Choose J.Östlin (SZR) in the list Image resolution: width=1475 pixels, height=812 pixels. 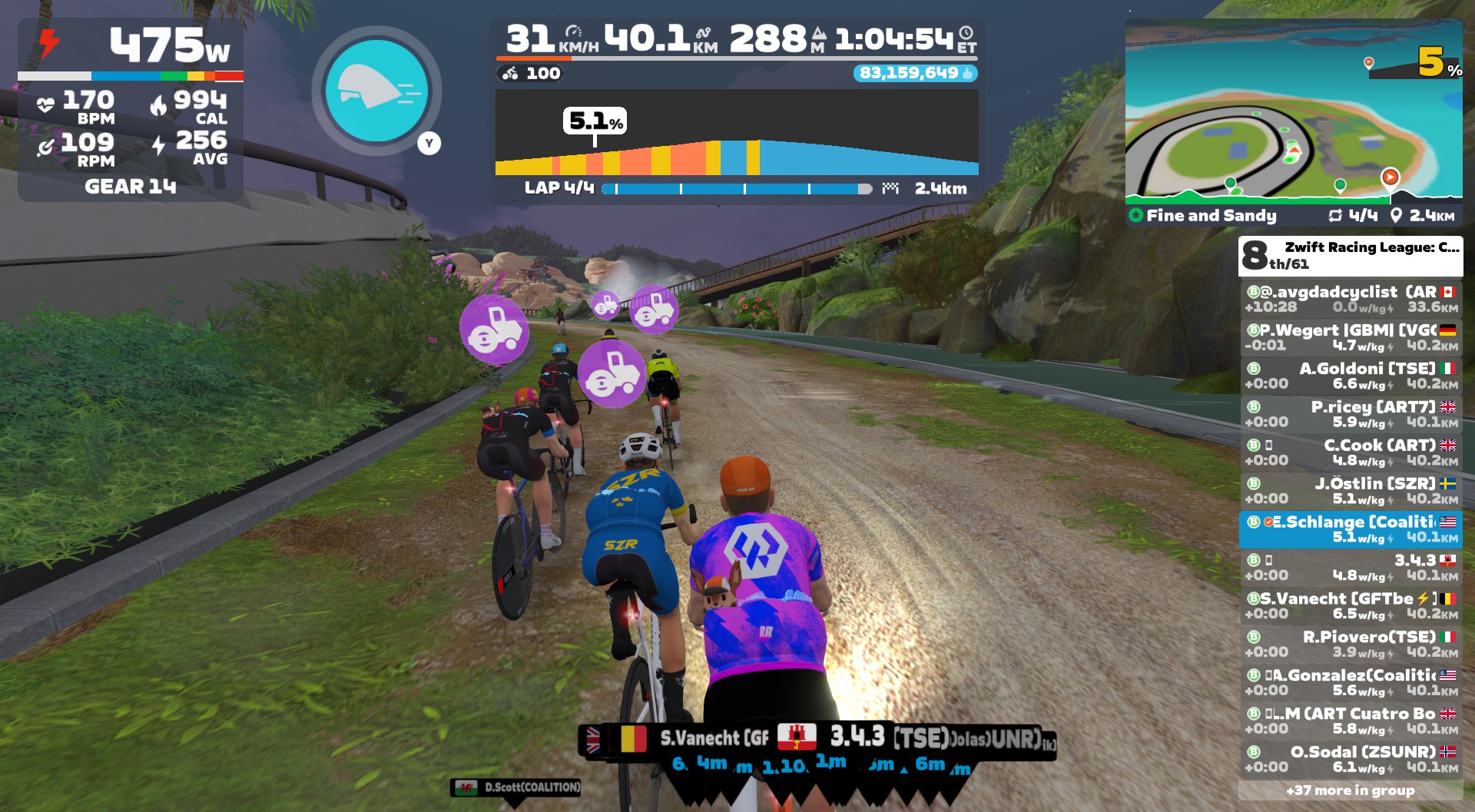1350,491
